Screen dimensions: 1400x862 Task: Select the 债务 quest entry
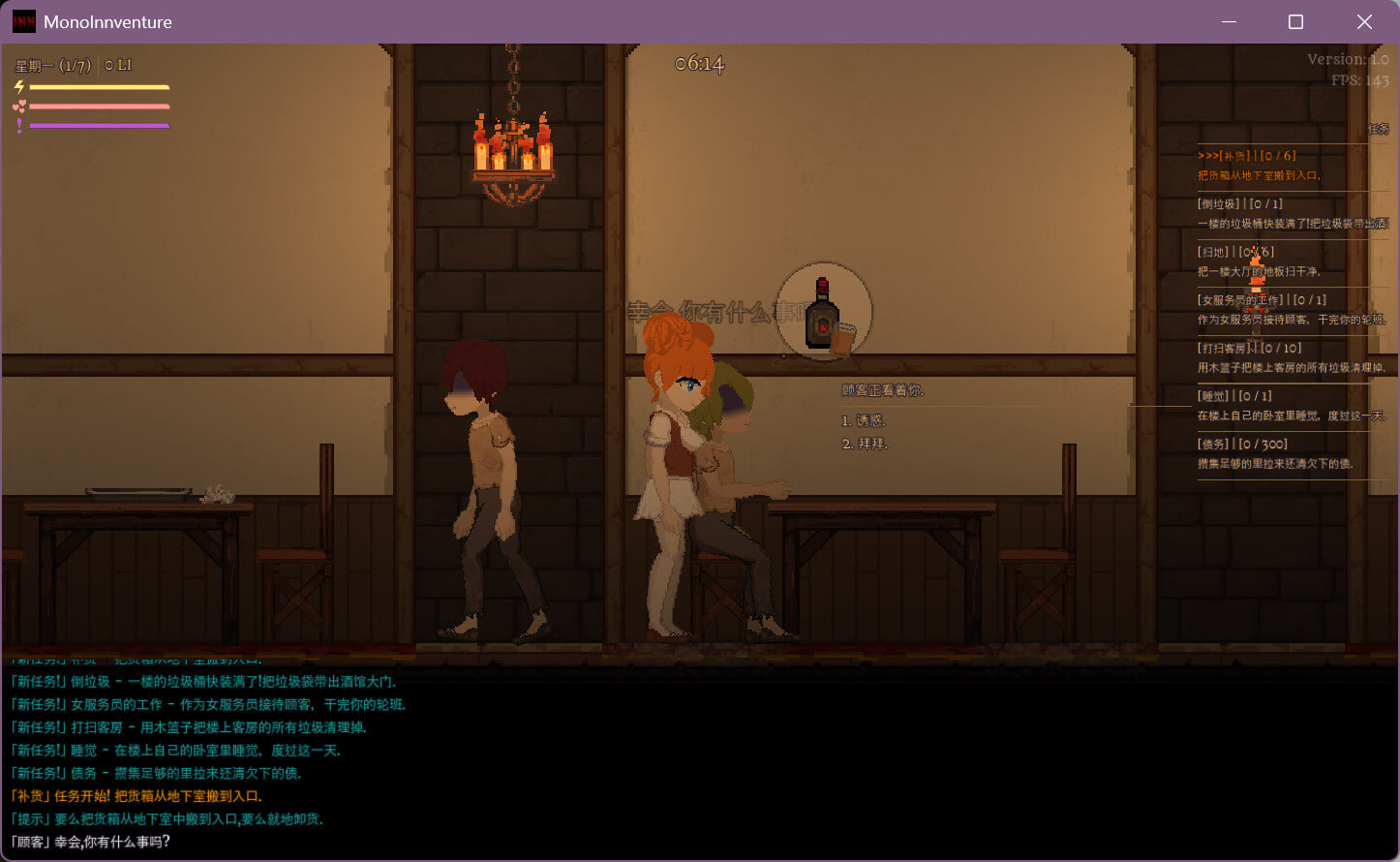(x=1275, y=453)
